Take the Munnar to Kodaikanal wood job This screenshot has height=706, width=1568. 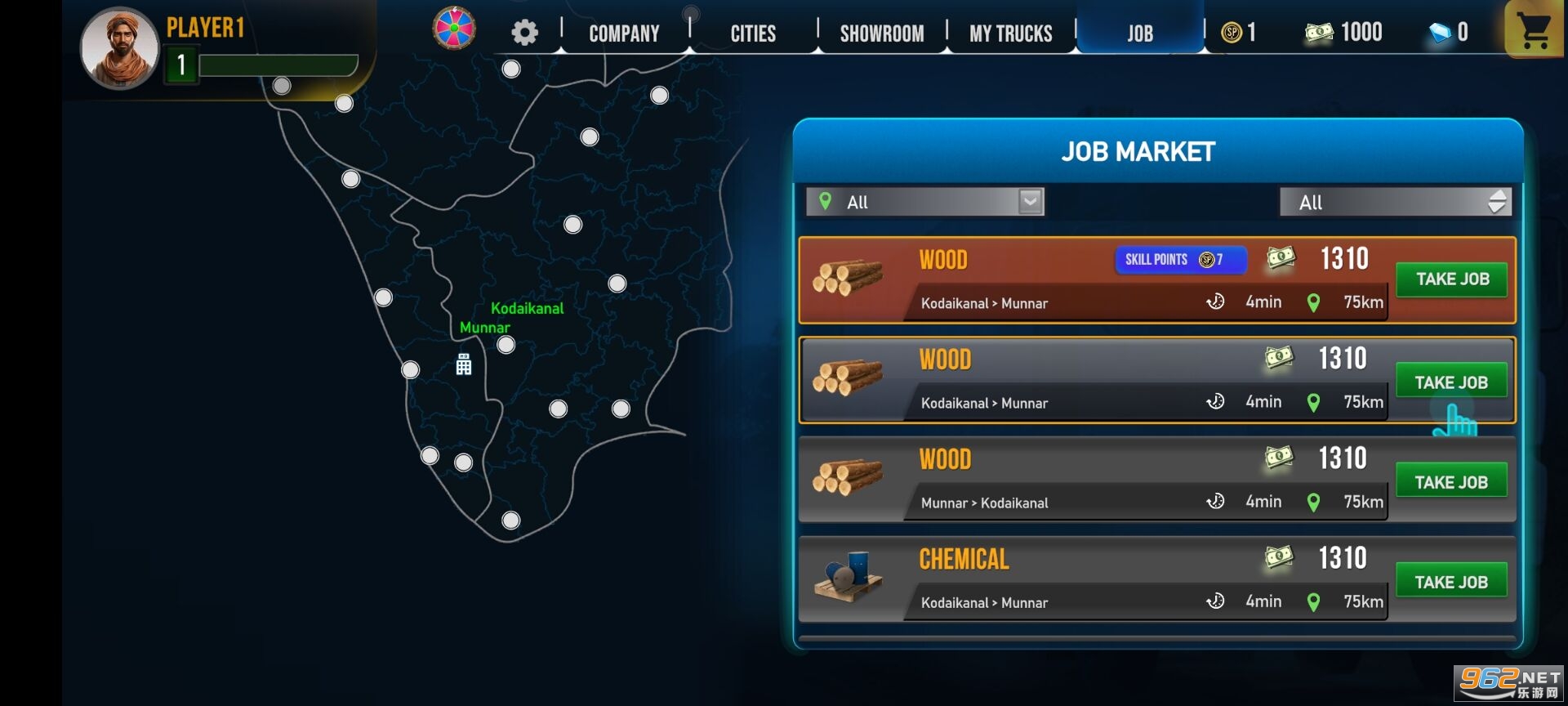pyautogui.click(x=1451, y=482)
